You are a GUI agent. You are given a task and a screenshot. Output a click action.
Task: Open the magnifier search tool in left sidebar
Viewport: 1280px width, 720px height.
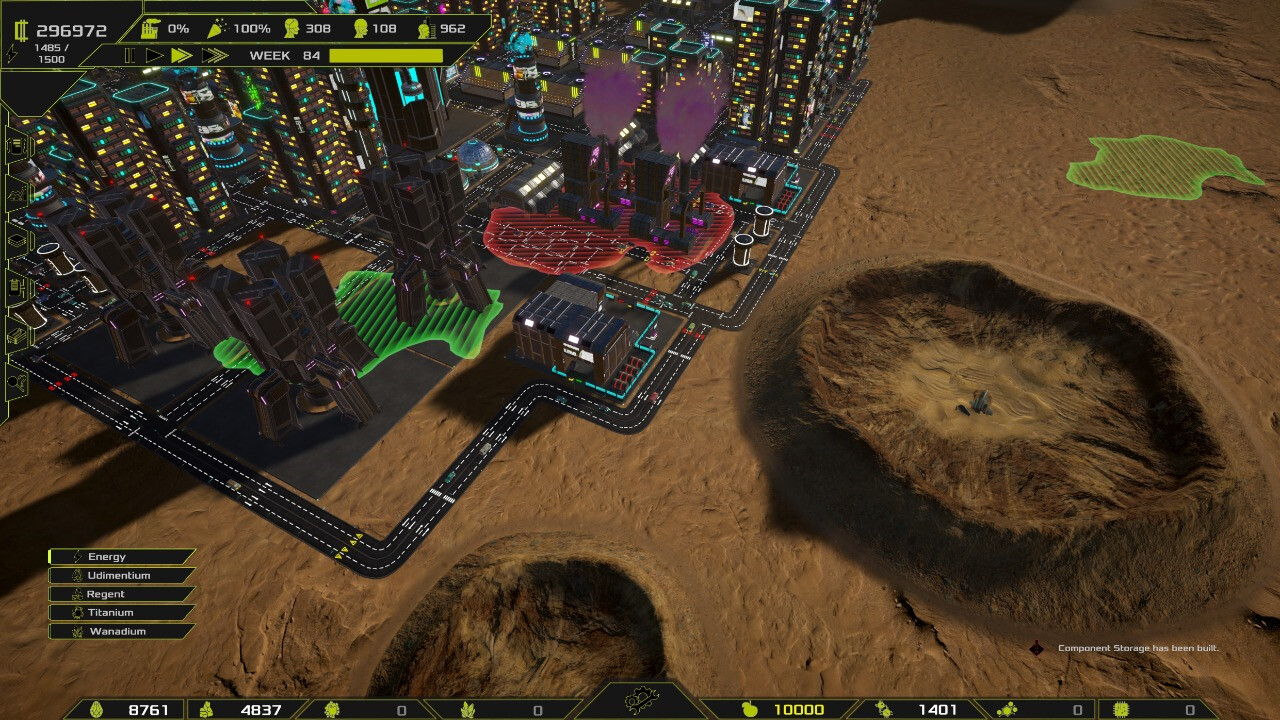click(14, 380)
